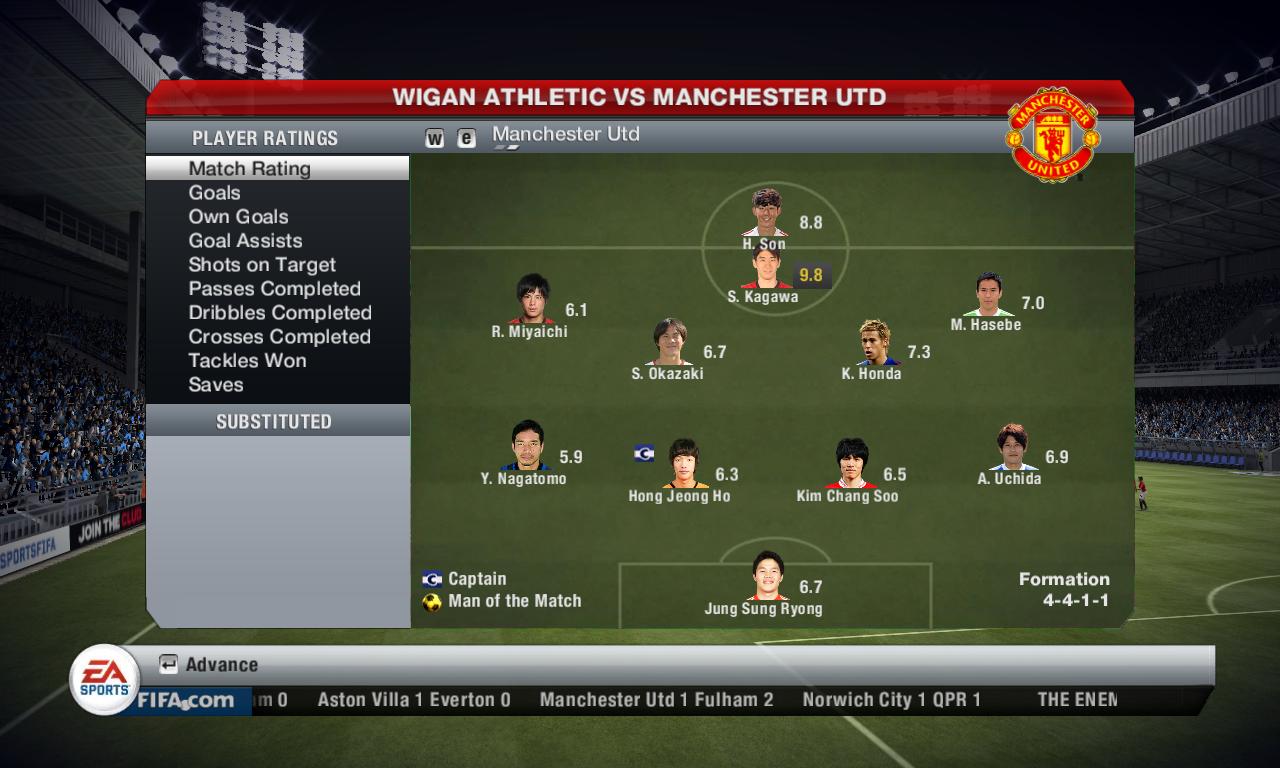Screen dimensions: 1280x768
Task: Choose K. Honda's player portrait
Action: tap(875, 343)
